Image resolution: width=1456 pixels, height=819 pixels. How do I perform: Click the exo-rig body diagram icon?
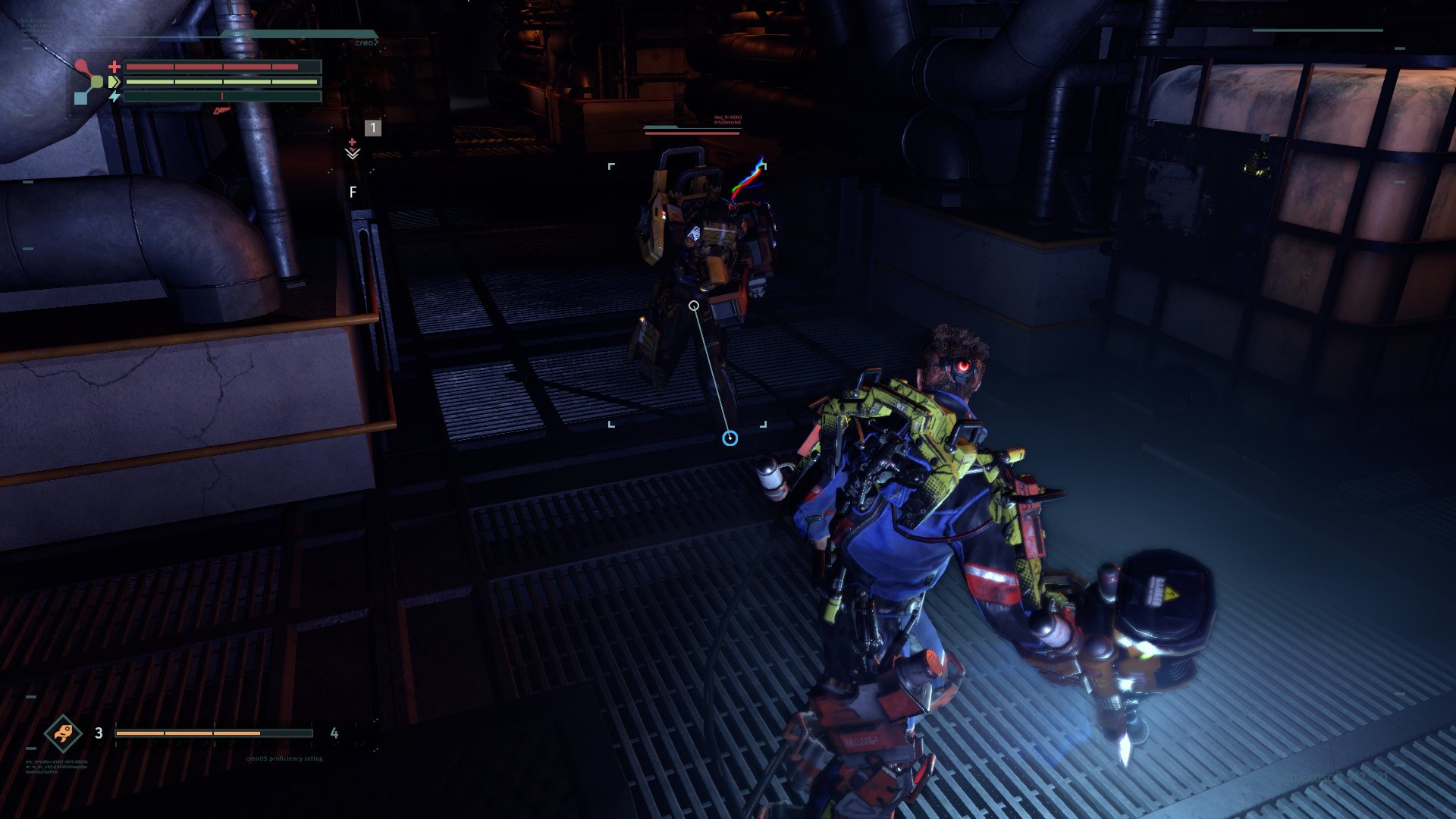[89, 82]
